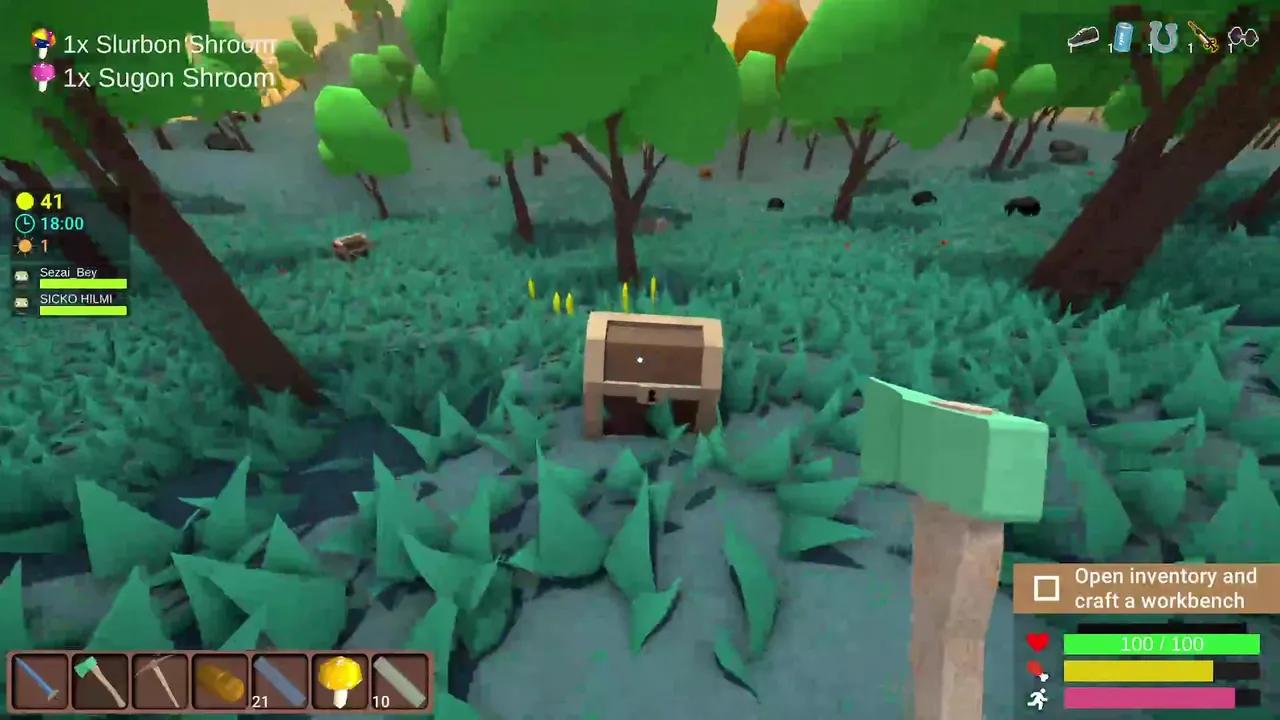Pick the stack of 10 planks slot
The width and height of the screenshot is (1280, 720).
pyautogui.click(x=400, y=680)
